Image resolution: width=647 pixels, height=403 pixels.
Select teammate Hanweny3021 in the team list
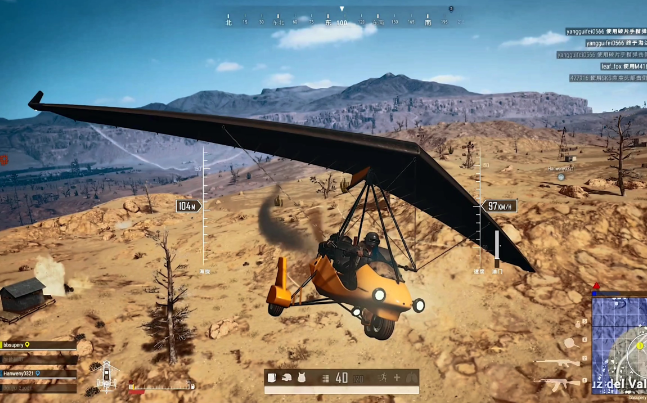pyautogui.click(x=38, y=371)
